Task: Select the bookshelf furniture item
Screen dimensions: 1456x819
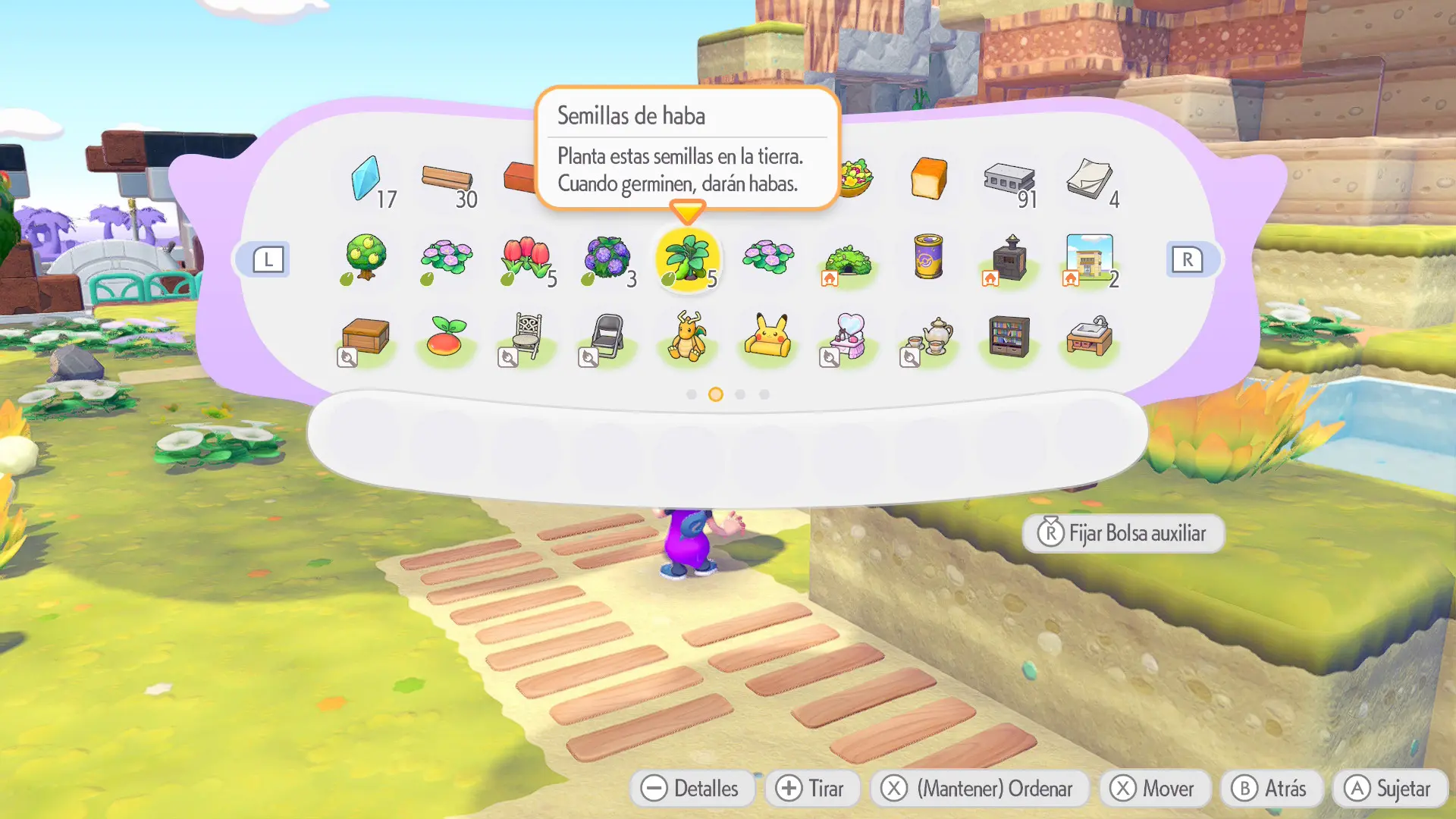Action: tap(1009, 337)
